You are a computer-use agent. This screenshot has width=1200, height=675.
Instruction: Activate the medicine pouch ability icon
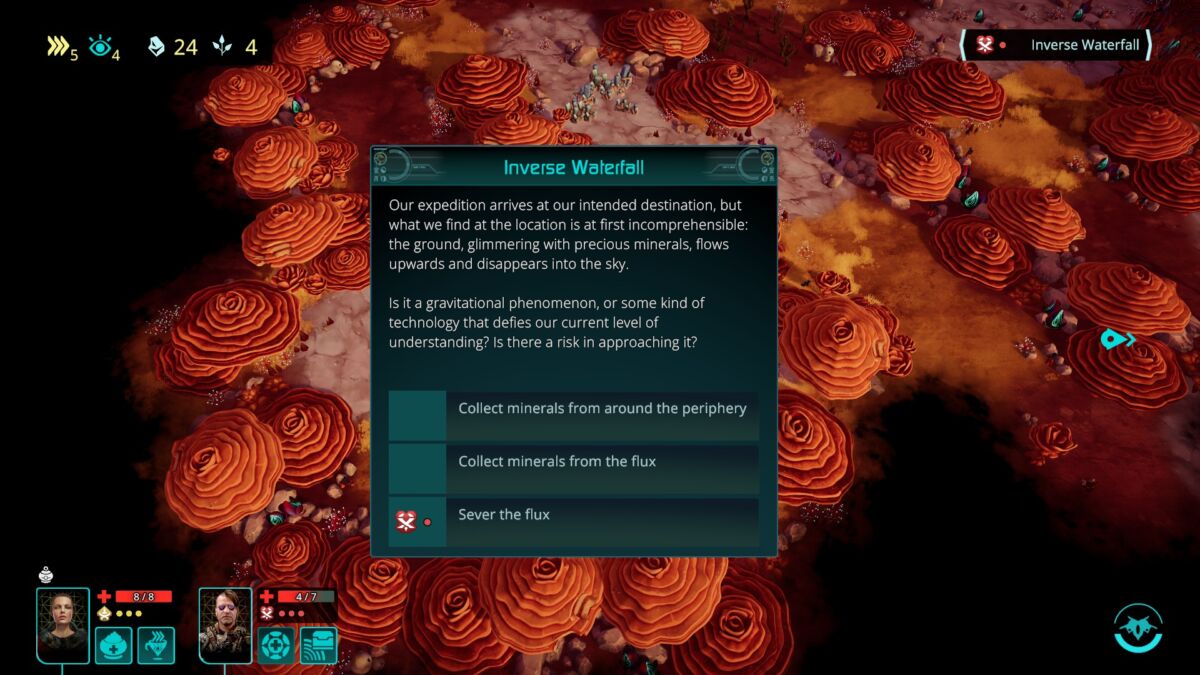(114, 645)
